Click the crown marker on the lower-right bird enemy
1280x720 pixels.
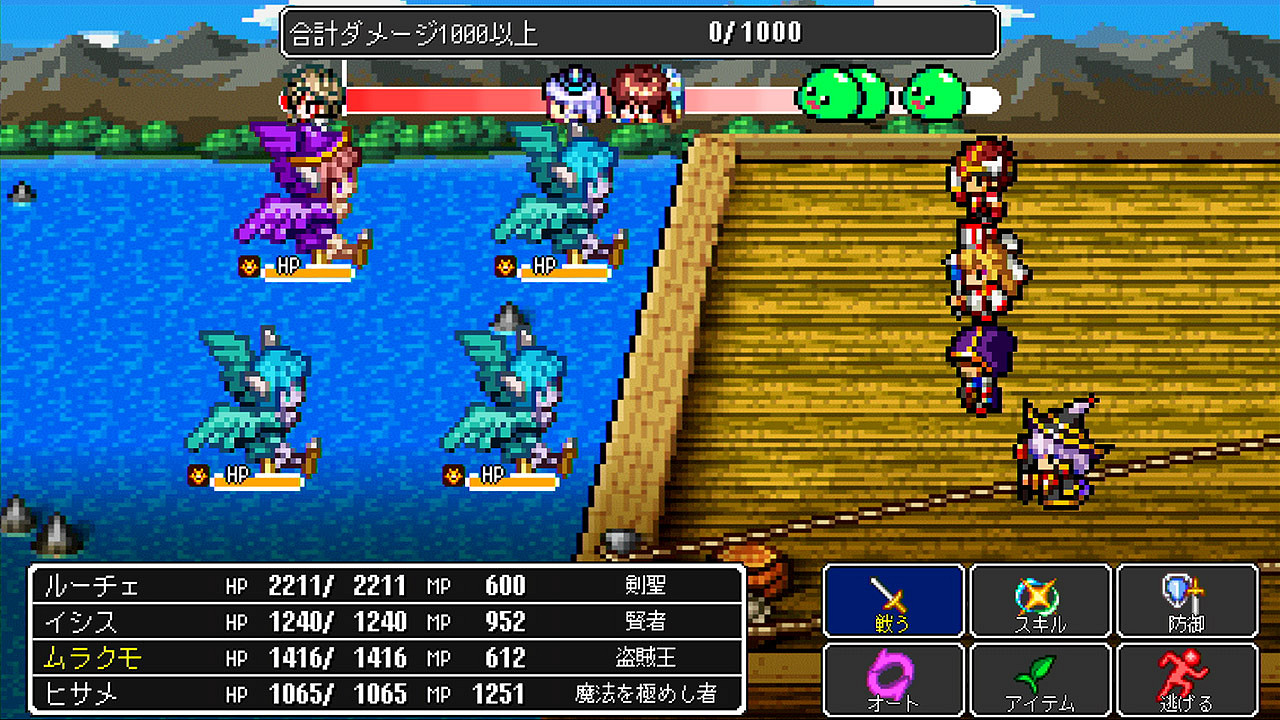[x=451, y=478]
